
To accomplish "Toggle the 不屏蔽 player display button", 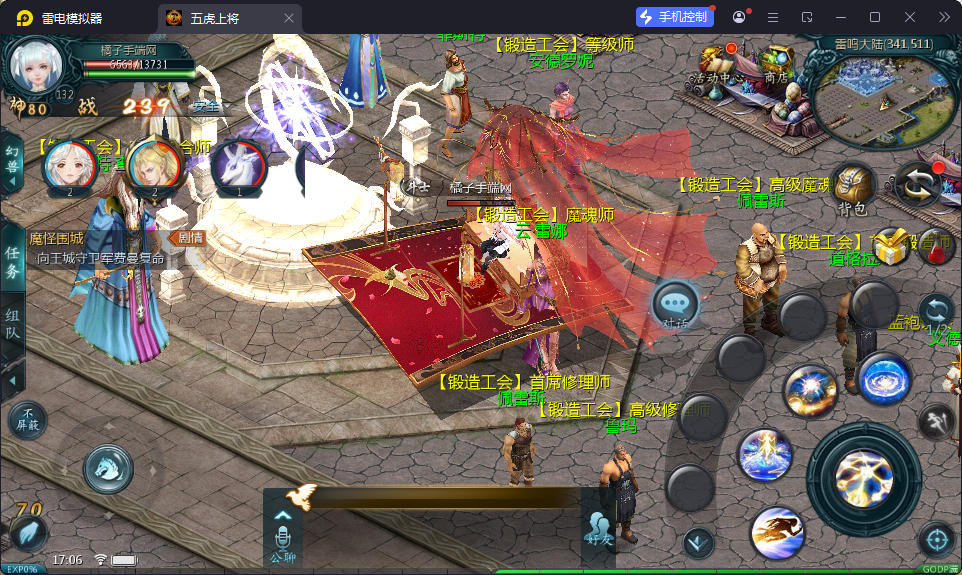I will coord(27,420).
